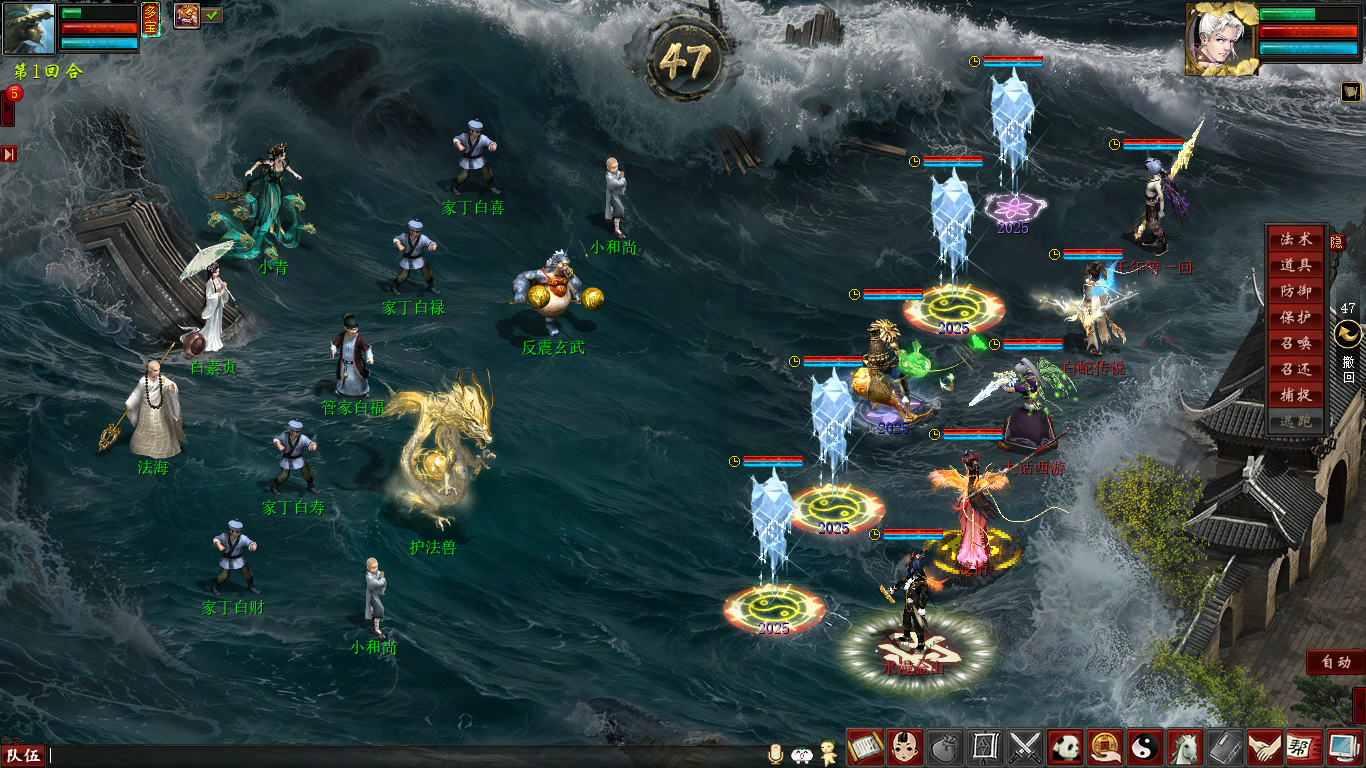1366x768 pixels.
Task: Select the 召唤 (Summon) command
Action: pos(1296,343)
